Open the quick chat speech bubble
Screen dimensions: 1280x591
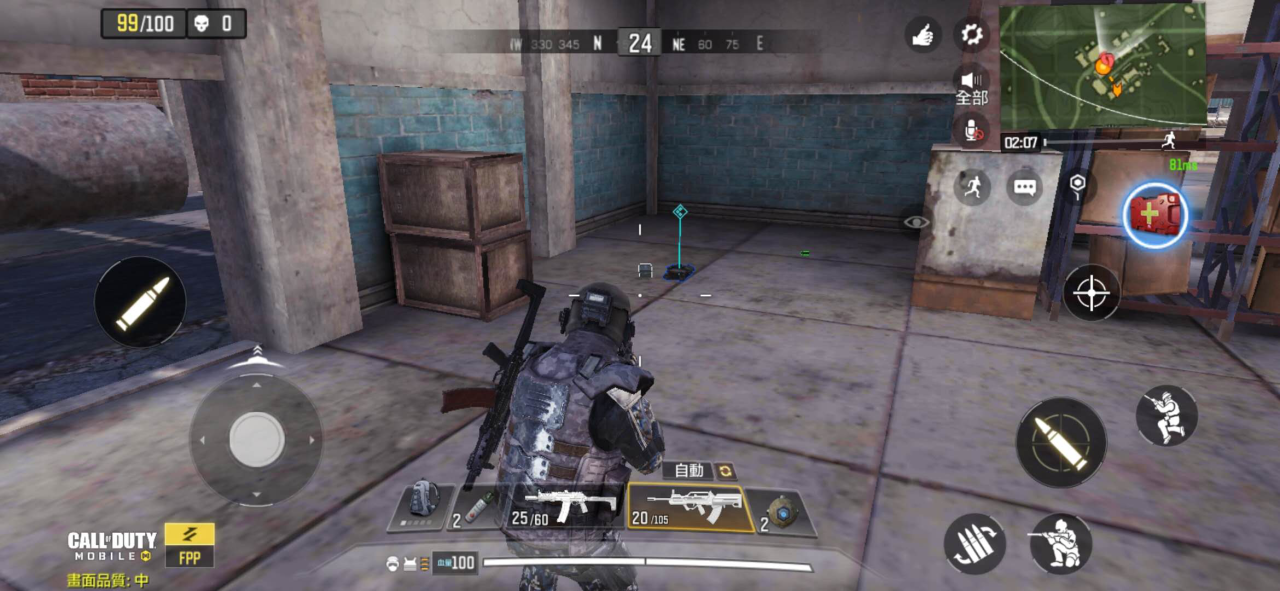[1024, 187]
